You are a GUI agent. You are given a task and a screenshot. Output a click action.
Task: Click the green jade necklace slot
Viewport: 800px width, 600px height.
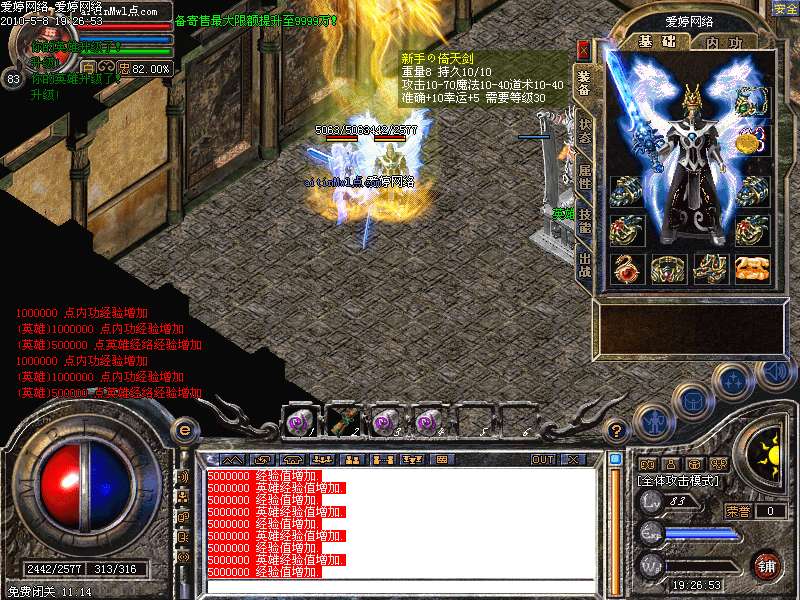[x=750, y=101]
